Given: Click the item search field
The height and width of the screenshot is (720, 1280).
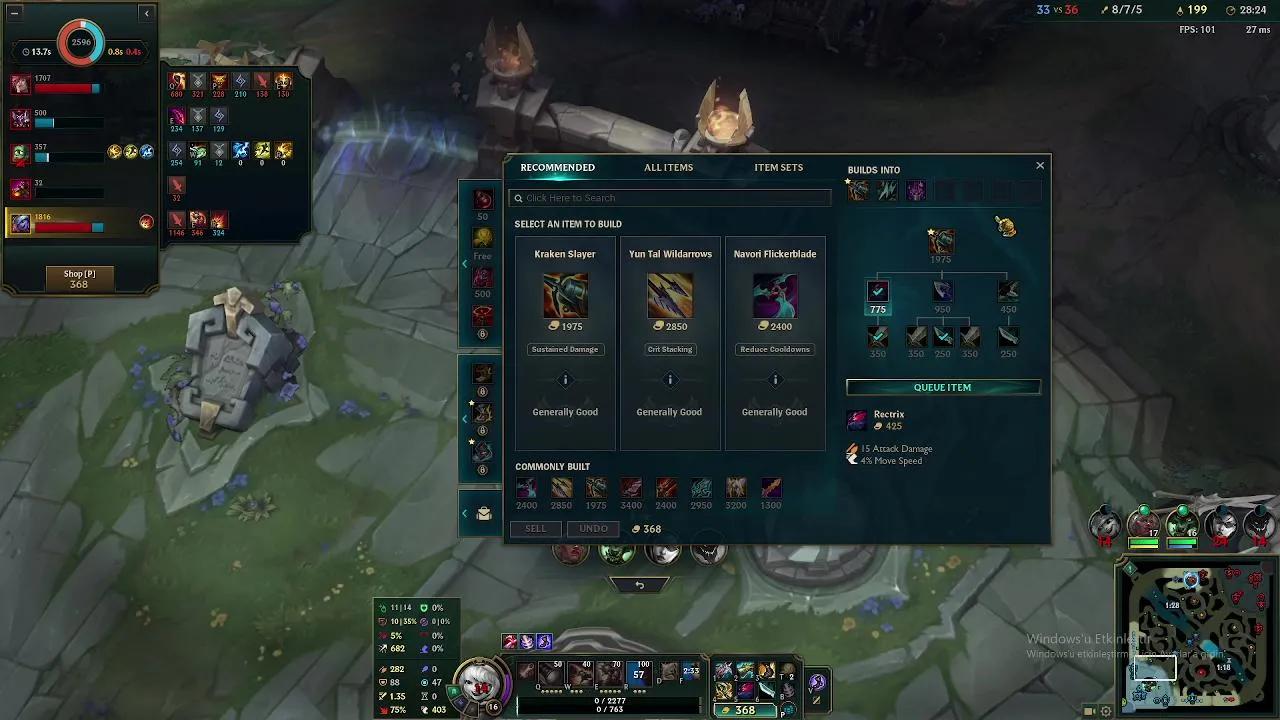Looking at the screenshot, I should click(x=669, y=197).
